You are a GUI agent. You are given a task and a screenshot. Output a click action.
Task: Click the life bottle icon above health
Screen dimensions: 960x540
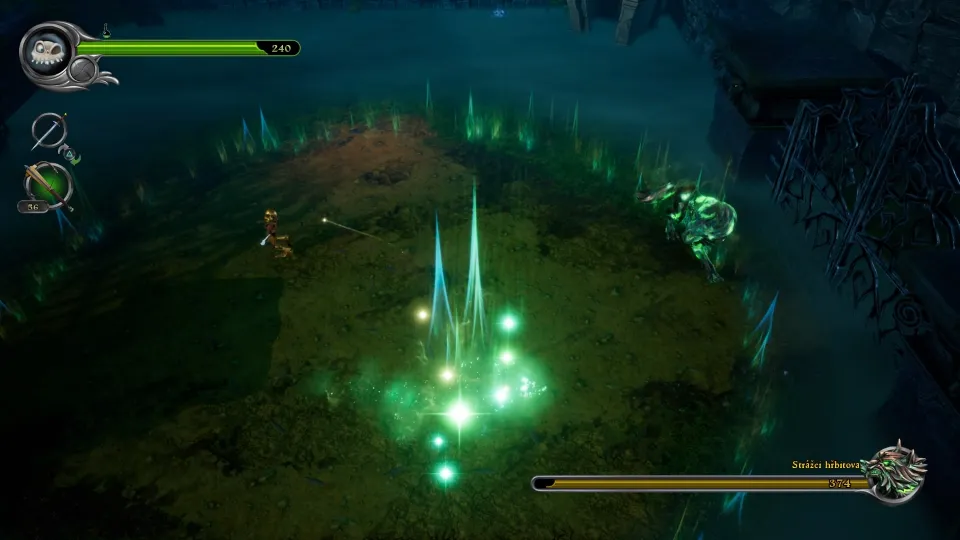coord(106,31)
